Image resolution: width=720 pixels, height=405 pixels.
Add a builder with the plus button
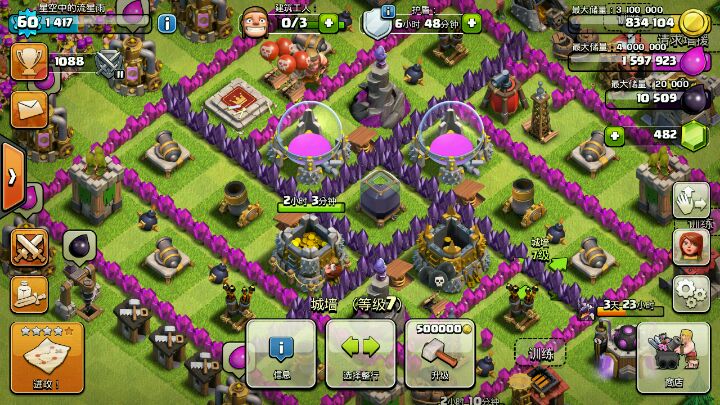tap(329, 22)
